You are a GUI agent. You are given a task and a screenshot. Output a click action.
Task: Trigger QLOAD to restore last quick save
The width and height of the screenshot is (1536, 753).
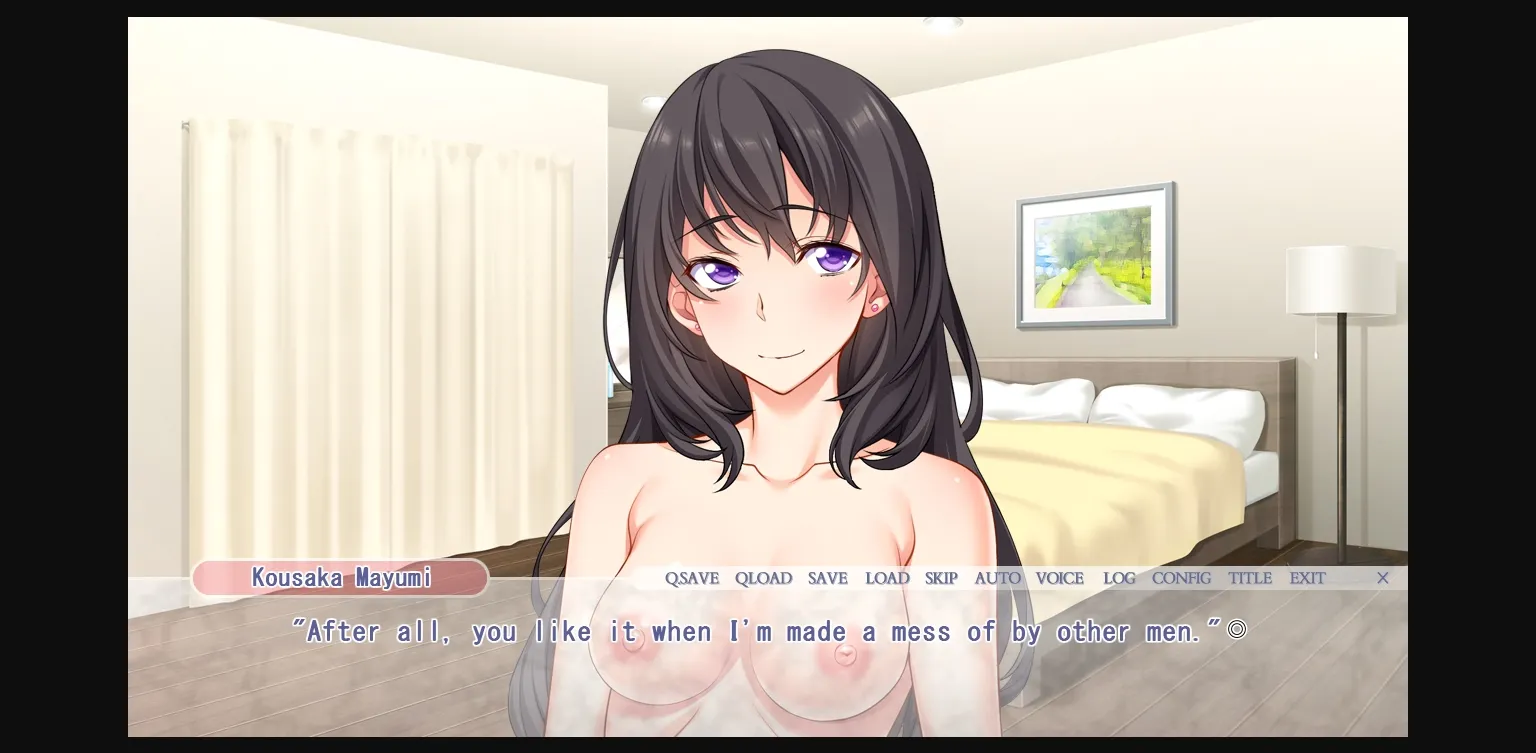click(x=763, y=578)
